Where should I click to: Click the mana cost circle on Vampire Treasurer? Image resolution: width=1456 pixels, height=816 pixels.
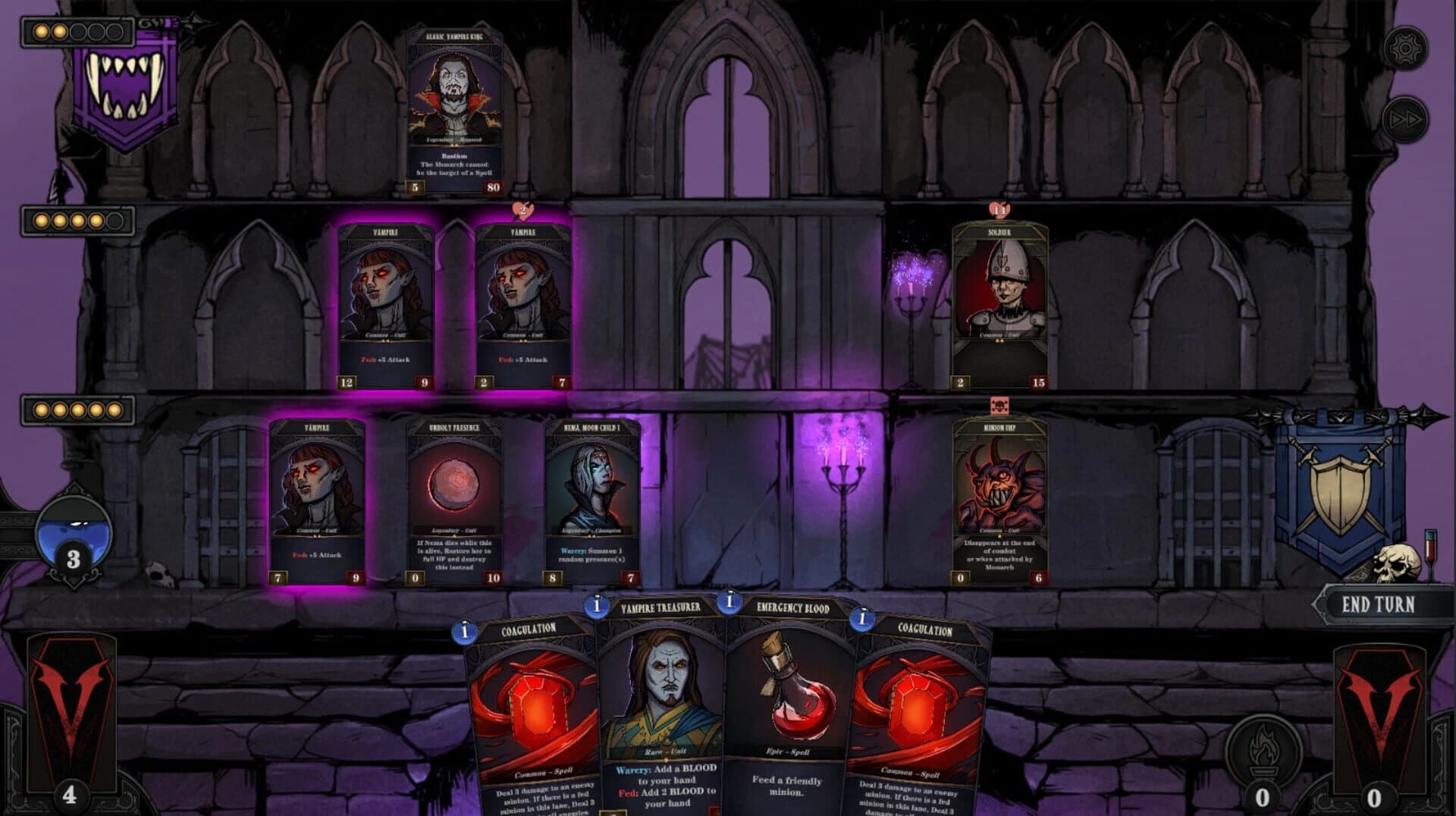tap(598, 605)
